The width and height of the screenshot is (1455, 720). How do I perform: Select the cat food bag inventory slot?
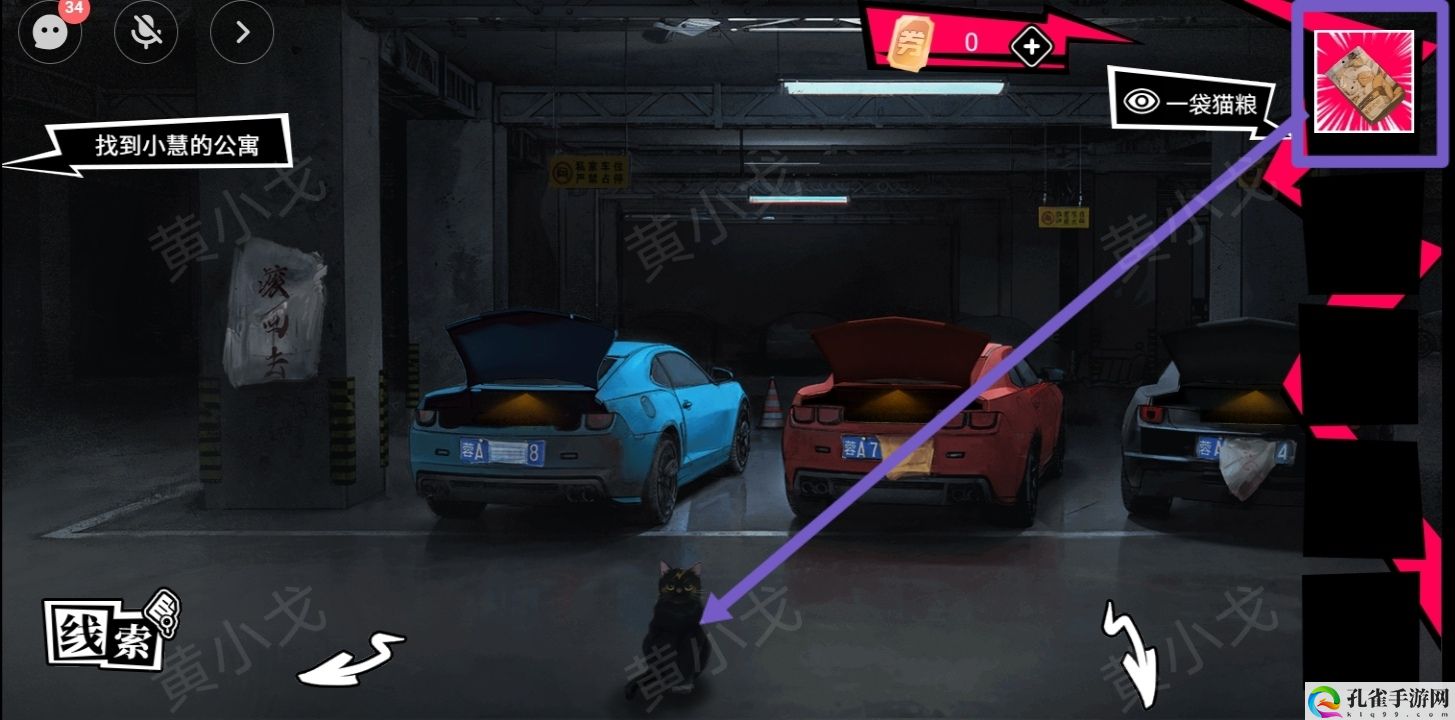[x=1363, y=82]
